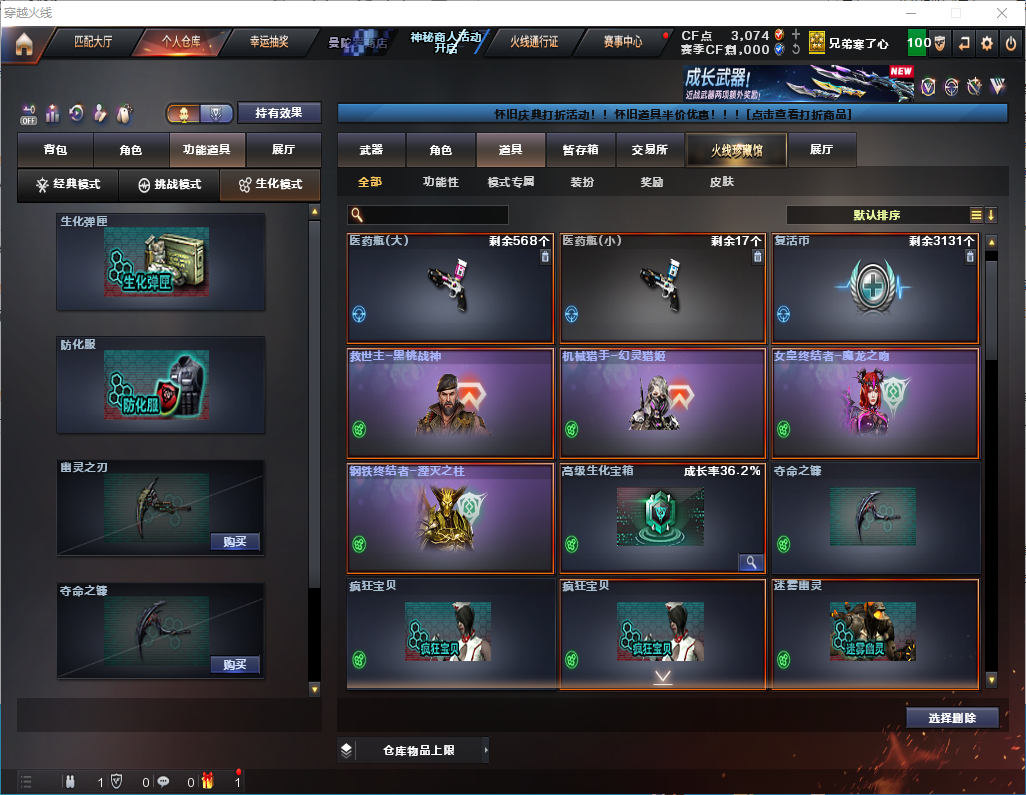Open the 火线通行证 battle pass
Screen dimensions: 1026x795
pyautogui.click(x=535, y=43)
